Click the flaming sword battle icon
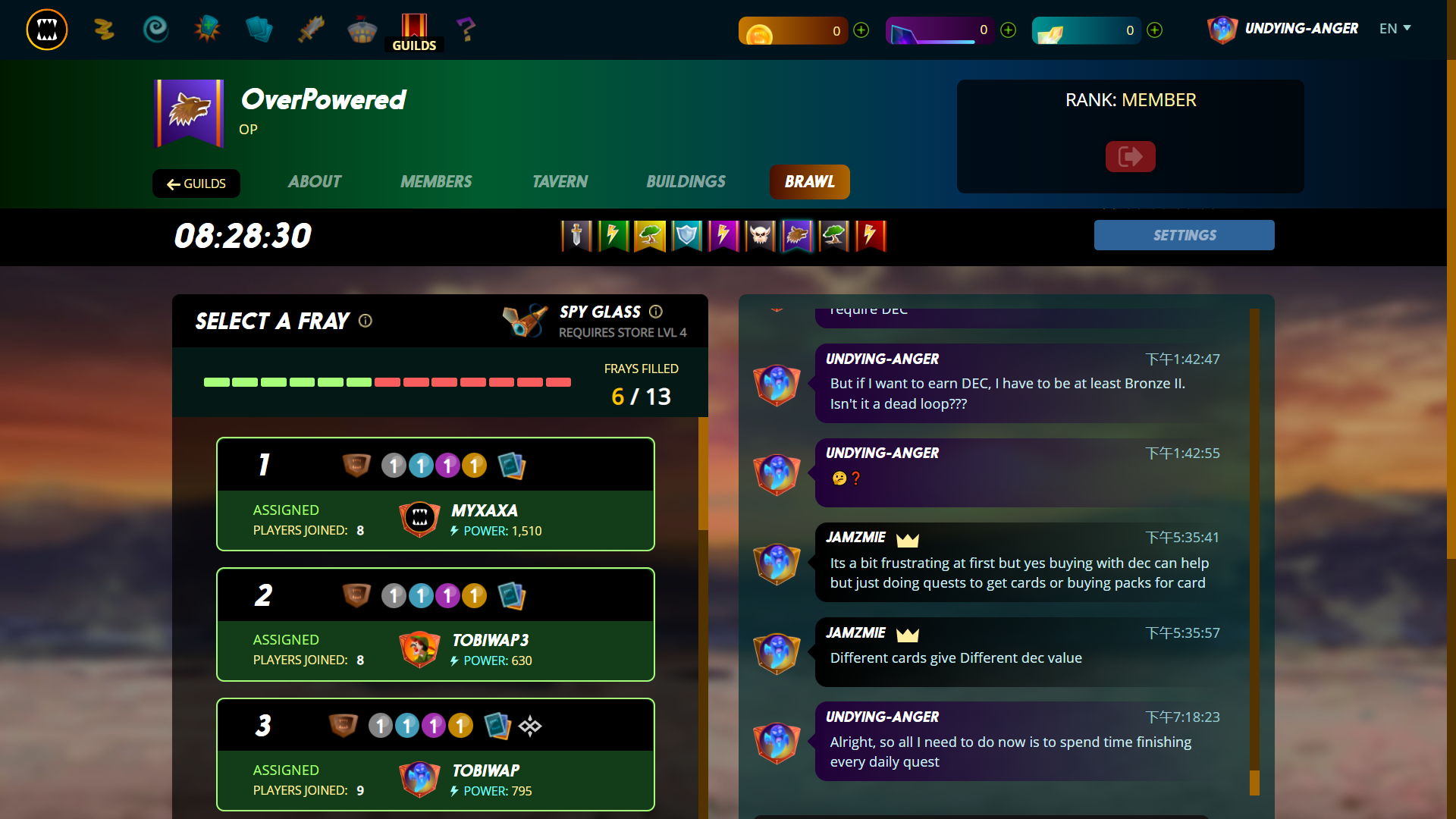The width and height of the screenshot is (1456, 819). point(310,29)
